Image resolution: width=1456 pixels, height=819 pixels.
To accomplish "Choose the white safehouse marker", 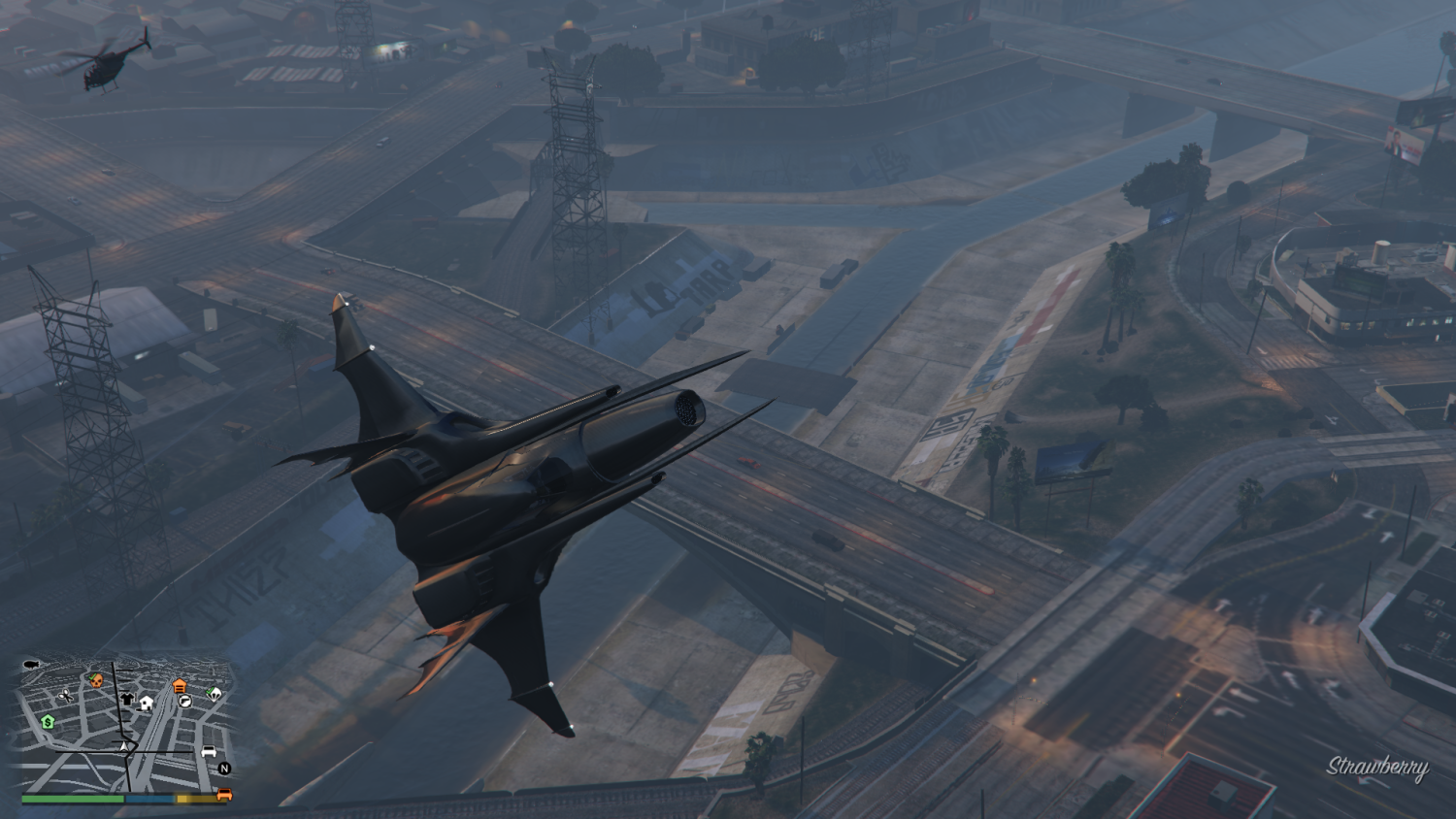I will (x=147, y=703).
